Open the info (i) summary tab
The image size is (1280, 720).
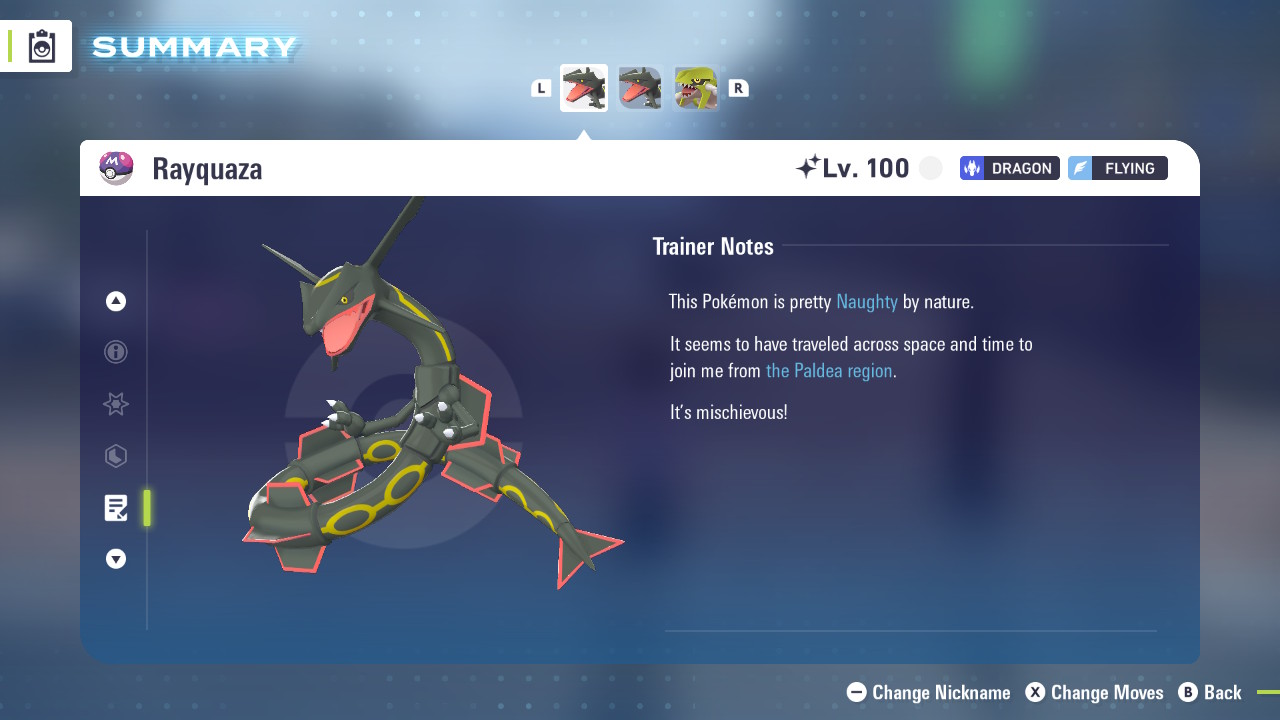116,352
